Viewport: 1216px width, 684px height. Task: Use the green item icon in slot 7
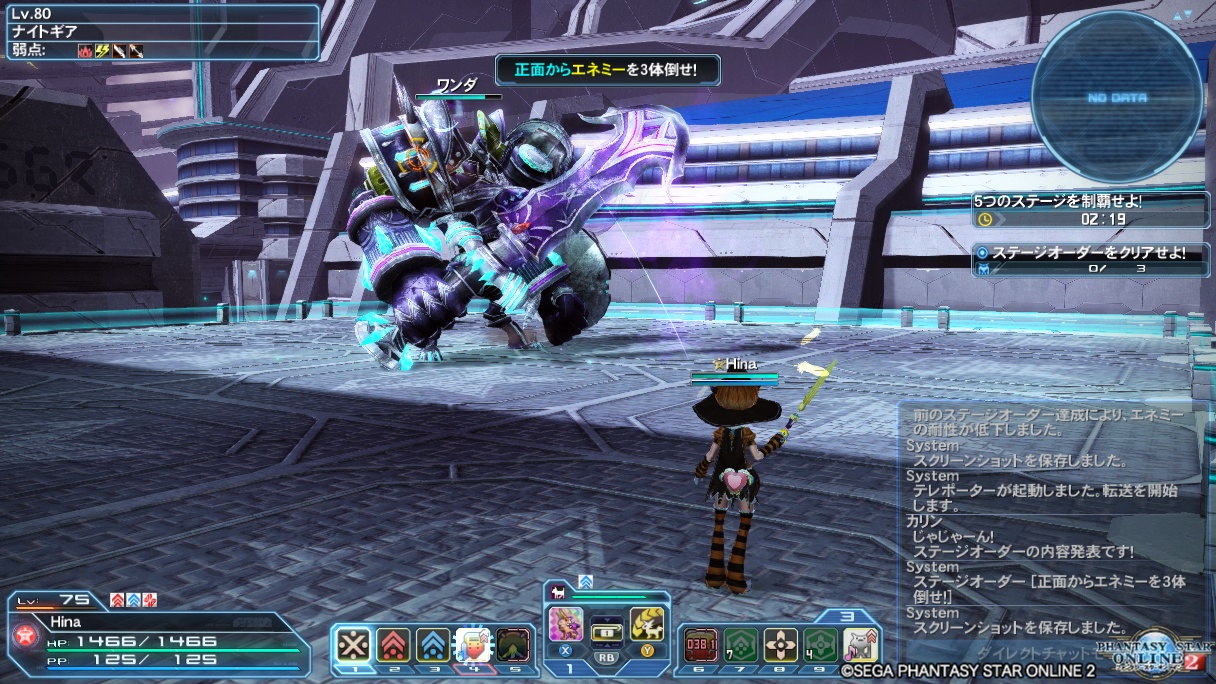click(740, 644)
